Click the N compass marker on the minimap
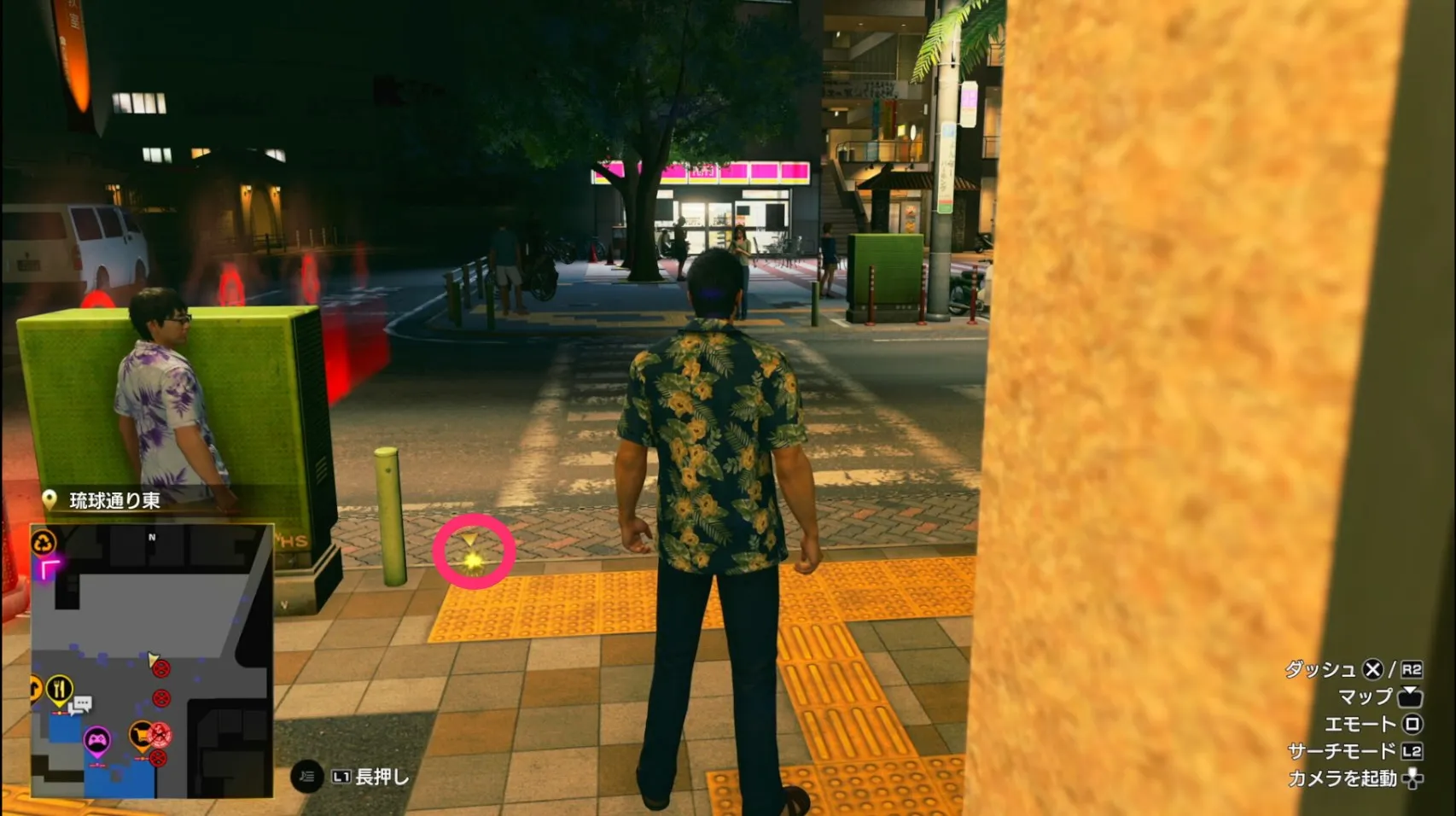 point(151,537)
